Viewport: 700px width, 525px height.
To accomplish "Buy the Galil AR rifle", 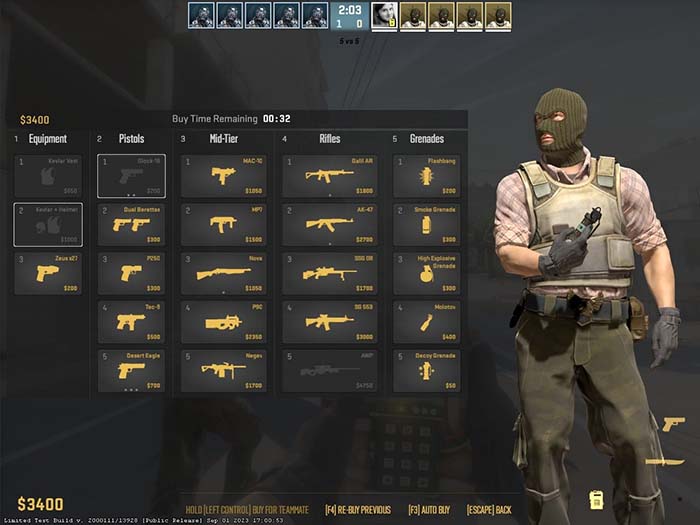I will click(329, 175).
